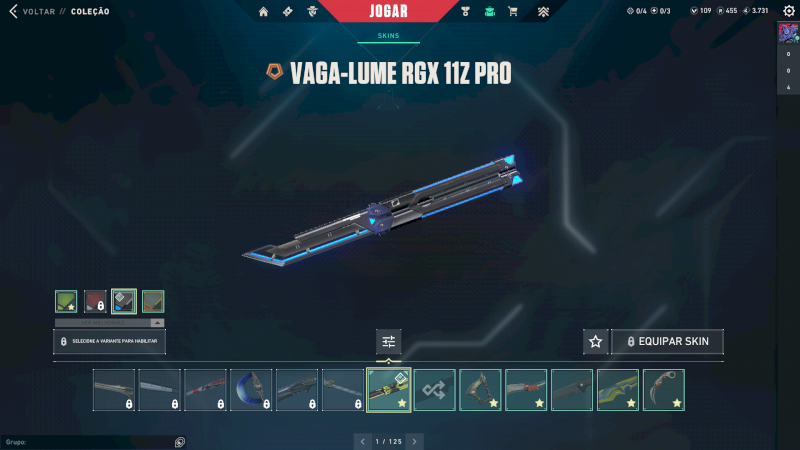Click the Grupo chat input field
This screenshot has height=450, width=800.
coord(90,441)
